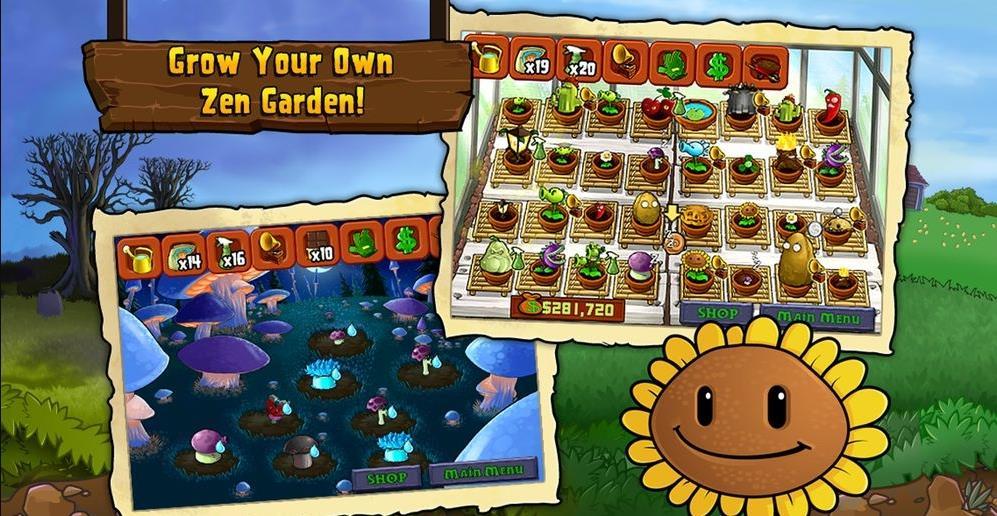Viewport: 997px width, 516px height.
Task: Choose the bug spray marked x20
Action: 580,62
